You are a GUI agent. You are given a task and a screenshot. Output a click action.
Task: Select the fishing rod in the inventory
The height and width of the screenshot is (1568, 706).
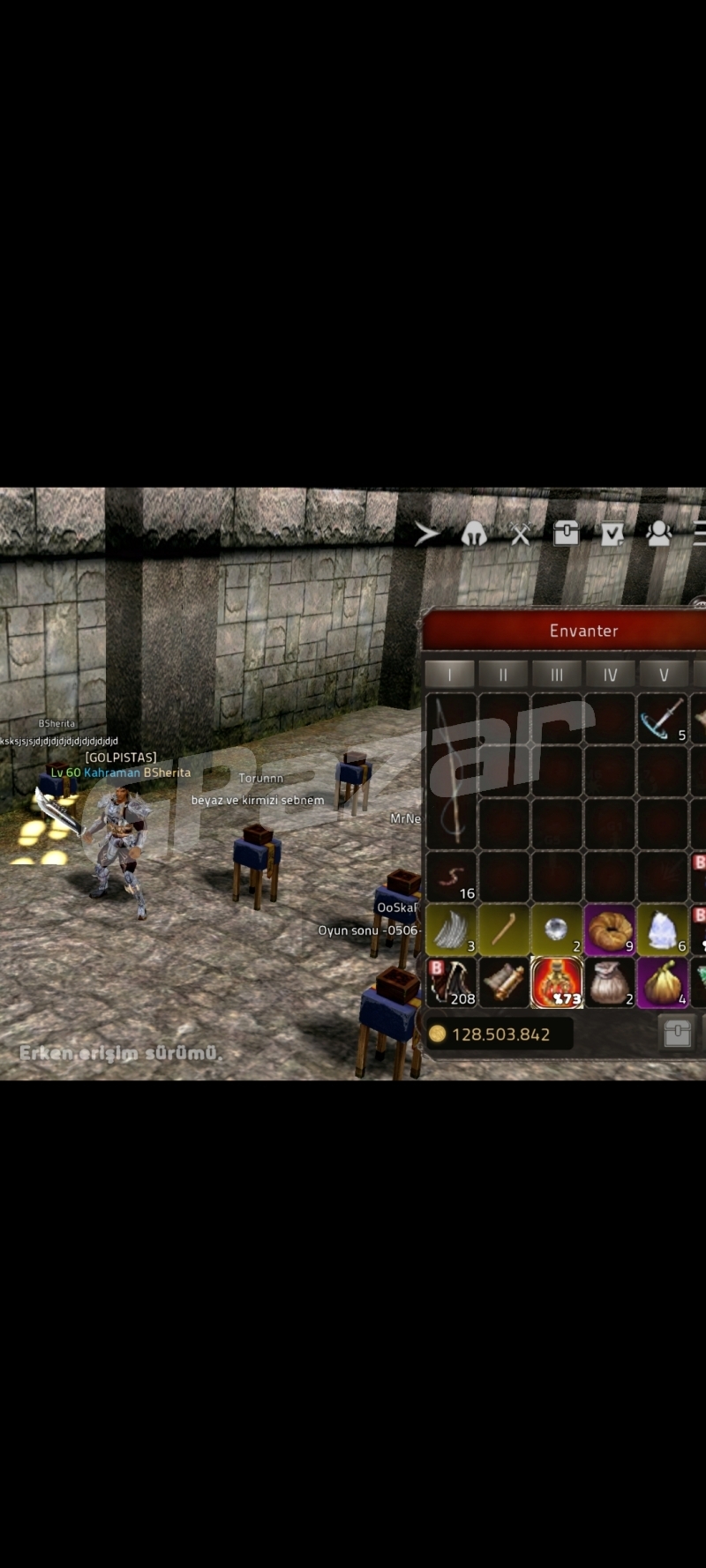tap(451, 771)
